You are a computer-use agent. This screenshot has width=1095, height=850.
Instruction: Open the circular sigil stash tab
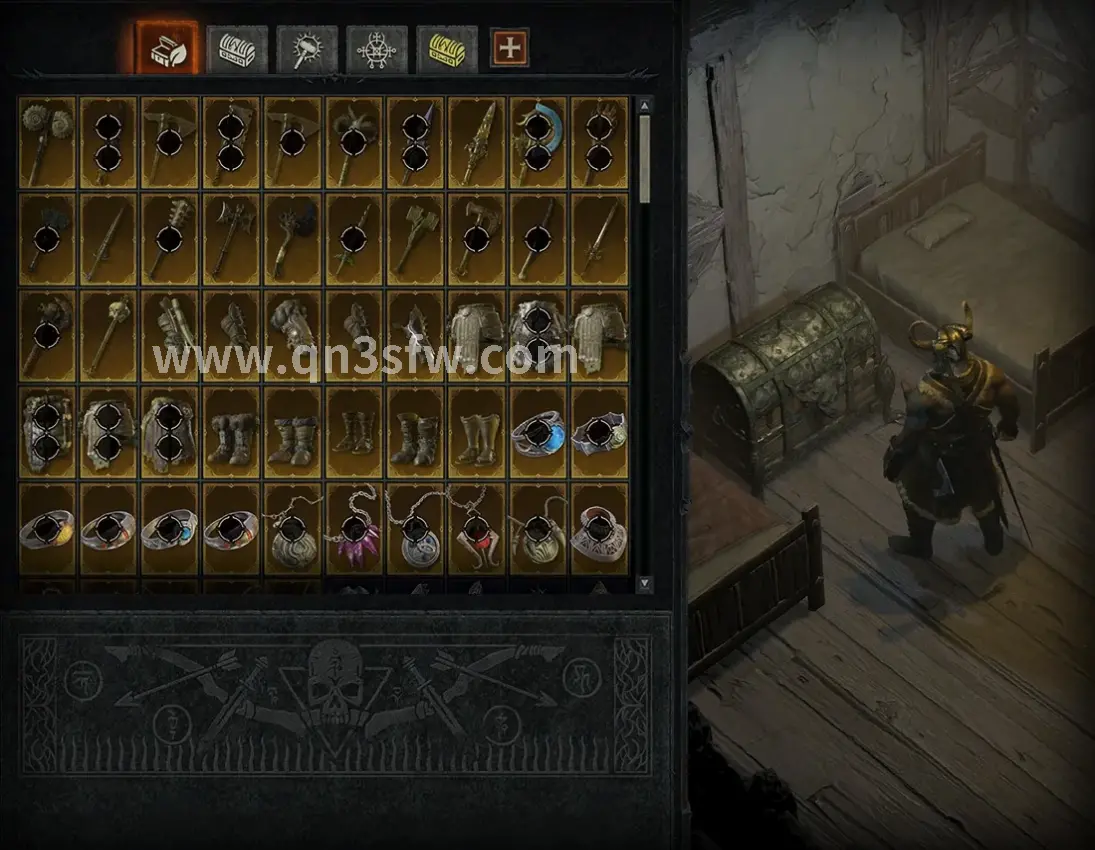tap(377, 47)
